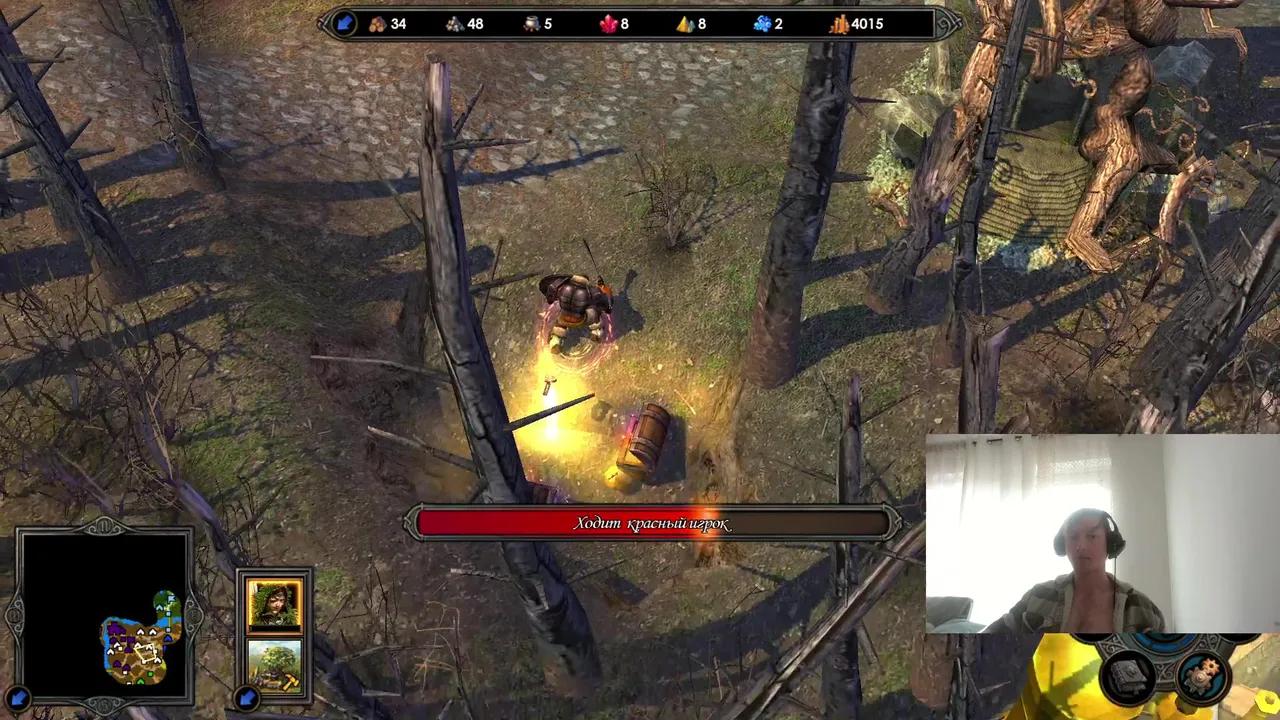Click the gold pile icon showing 4015
This screenshot has height=720, width=1280.
click(838, 23)
